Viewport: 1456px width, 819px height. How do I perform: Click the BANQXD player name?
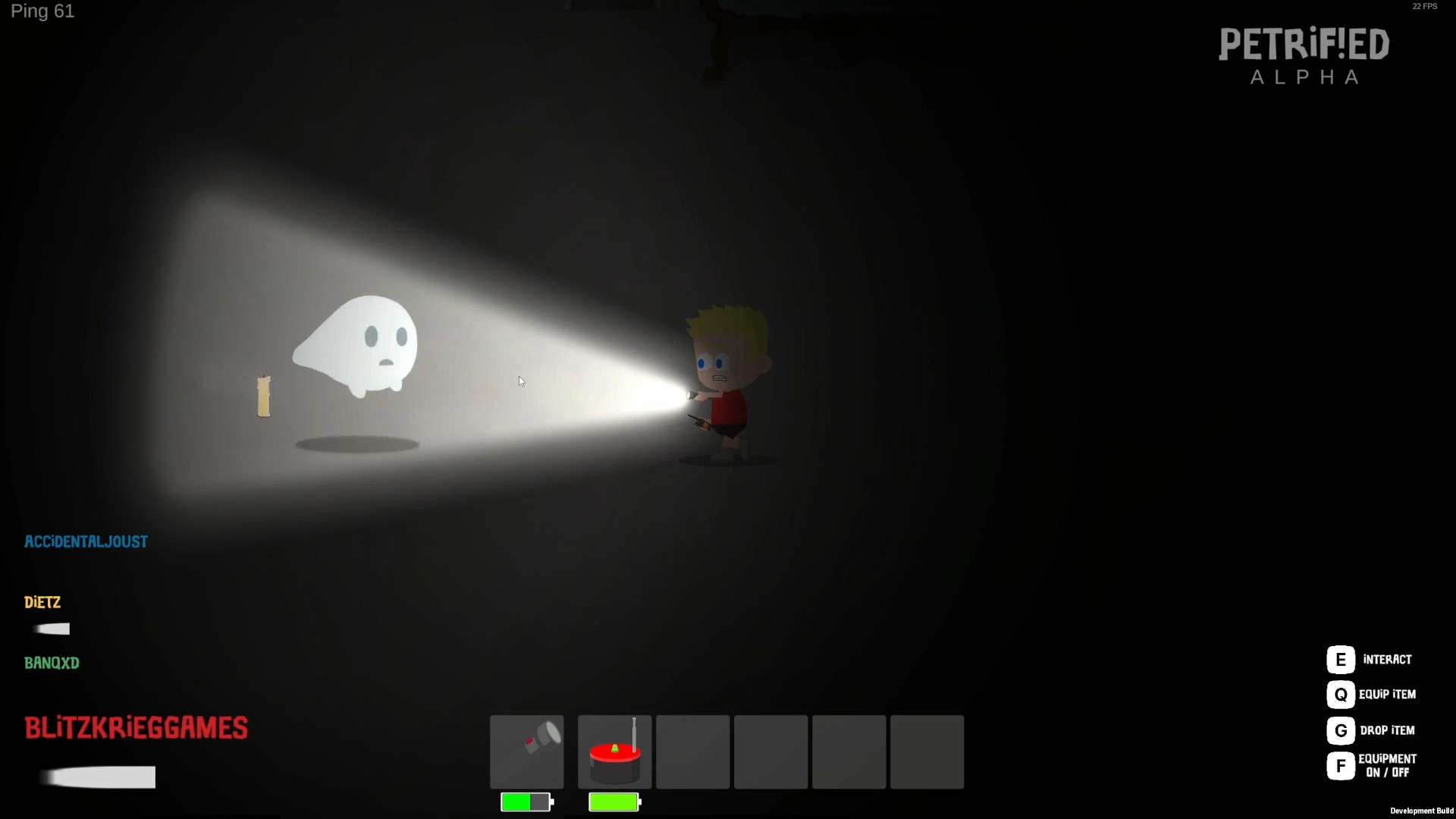coord(52,663)
